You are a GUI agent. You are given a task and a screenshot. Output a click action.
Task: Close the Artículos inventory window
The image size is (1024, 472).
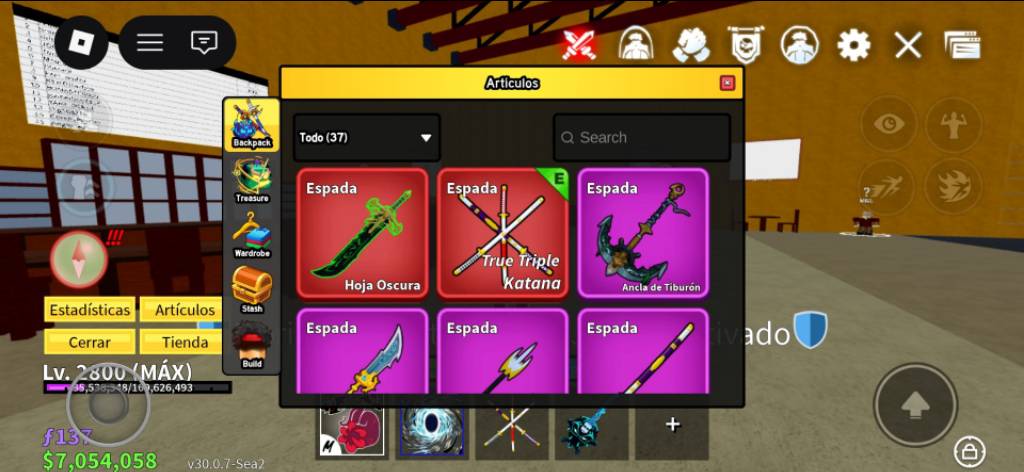pos(727,83)
